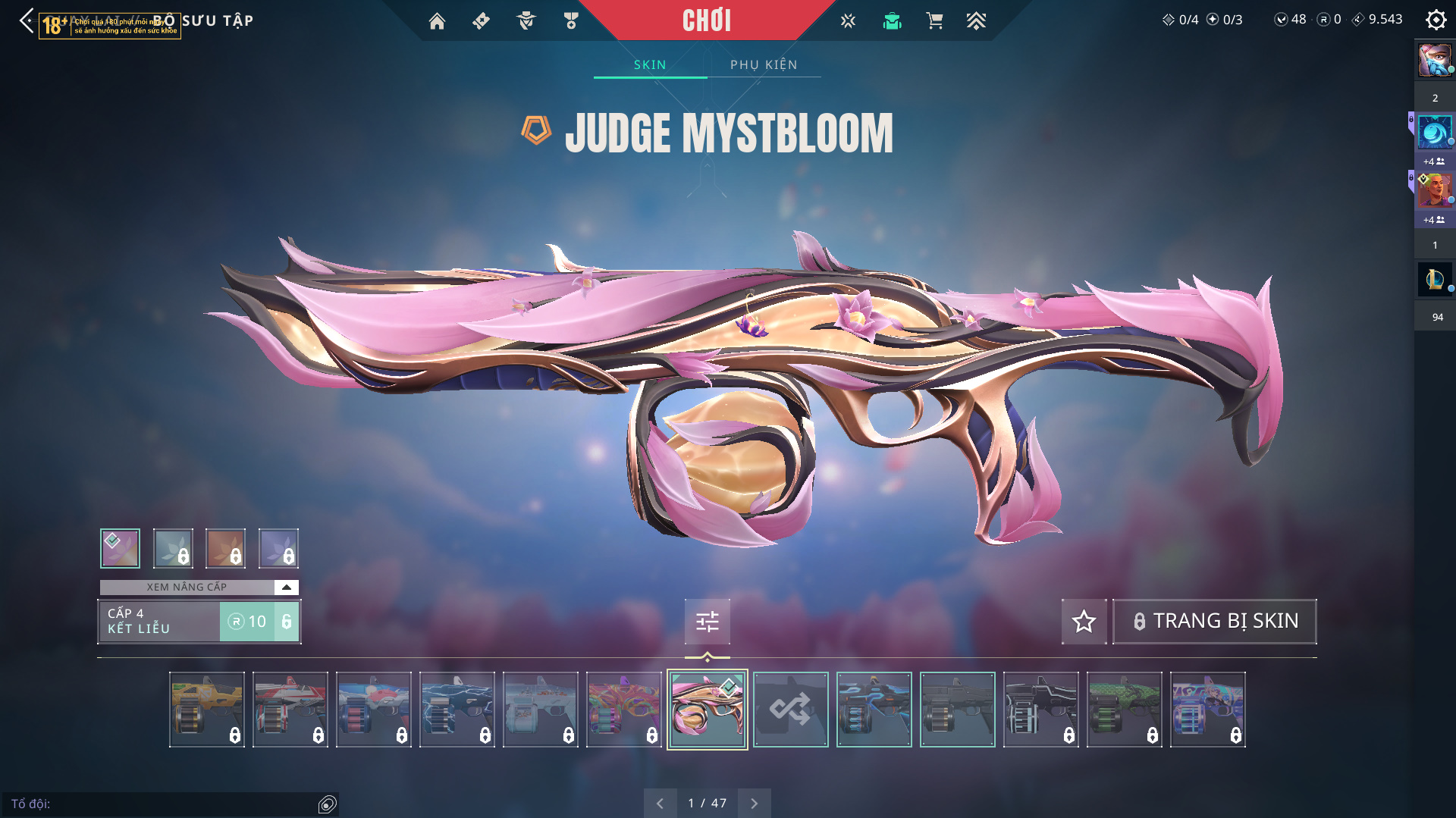Unlock level 4 Kết Liễu upgrade
The image size is (1456, 818).
[259, 622]
